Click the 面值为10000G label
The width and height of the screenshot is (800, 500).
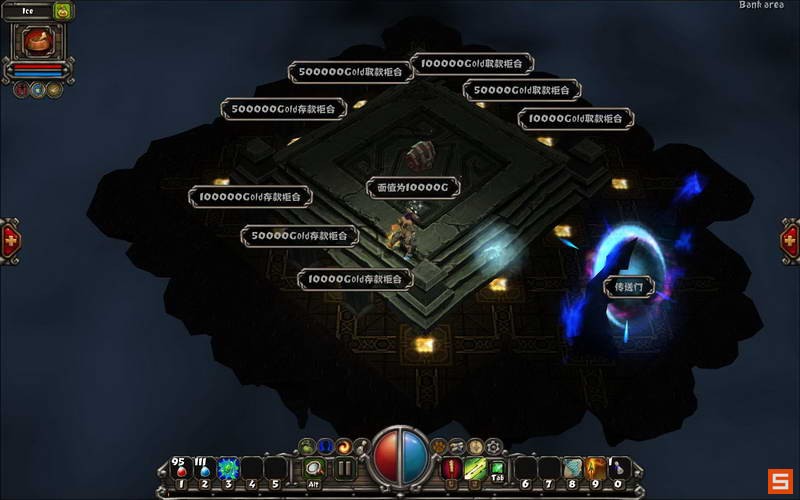[x=413, y=187]
